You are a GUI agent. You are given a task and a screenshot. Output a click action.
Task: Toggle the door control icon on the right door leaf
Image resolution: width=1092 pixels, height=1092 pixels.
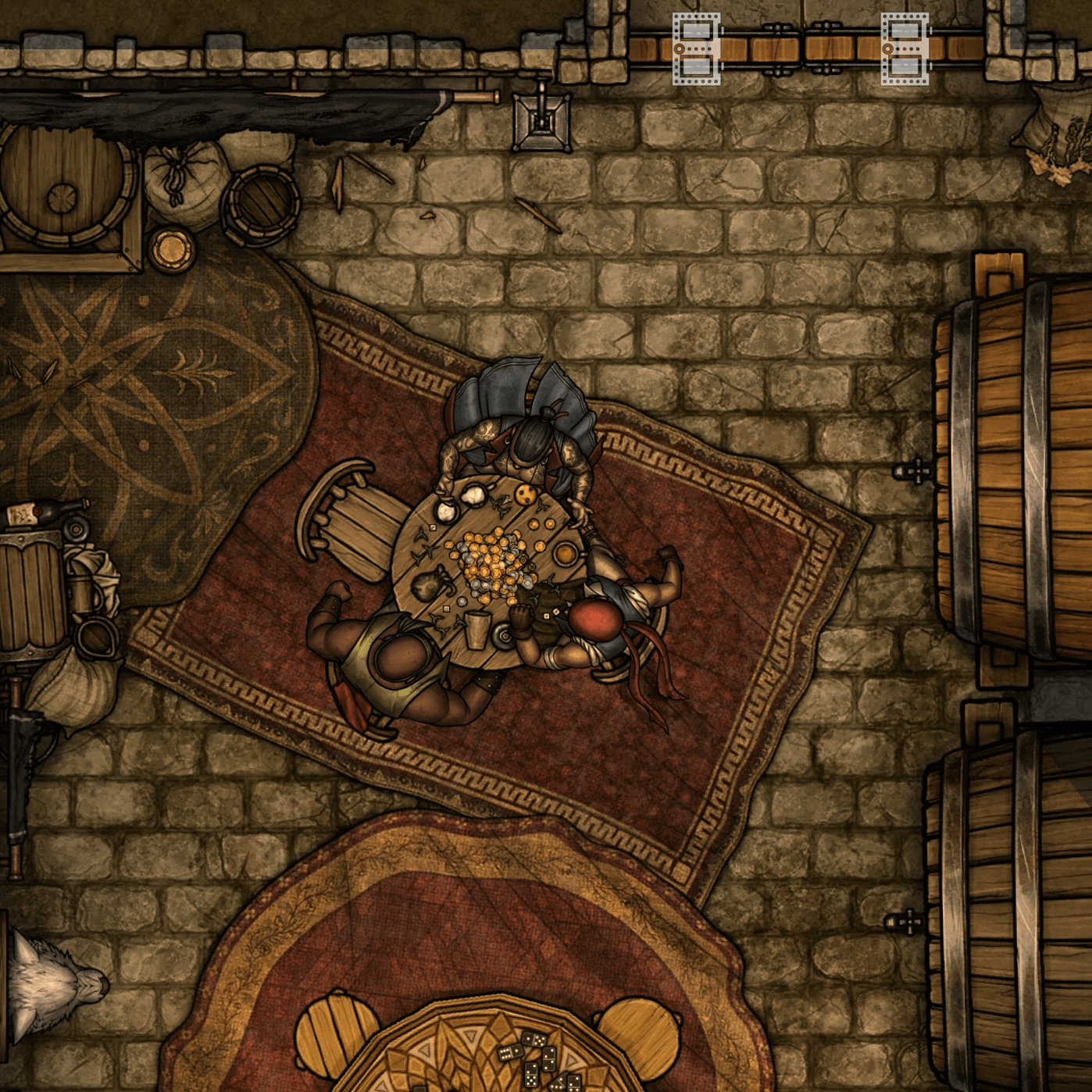(x=905, y=48)
